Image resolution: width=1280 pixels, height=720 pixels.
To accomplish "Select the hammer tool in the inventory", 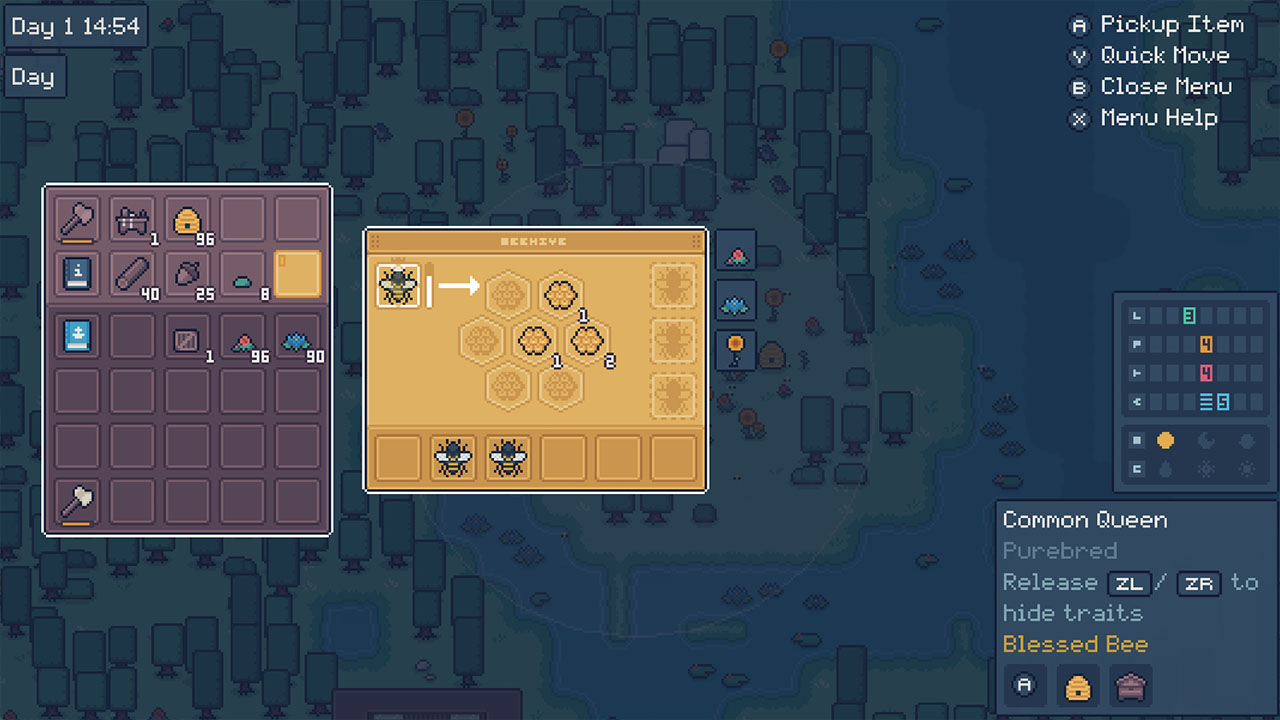I will [76, 219].
